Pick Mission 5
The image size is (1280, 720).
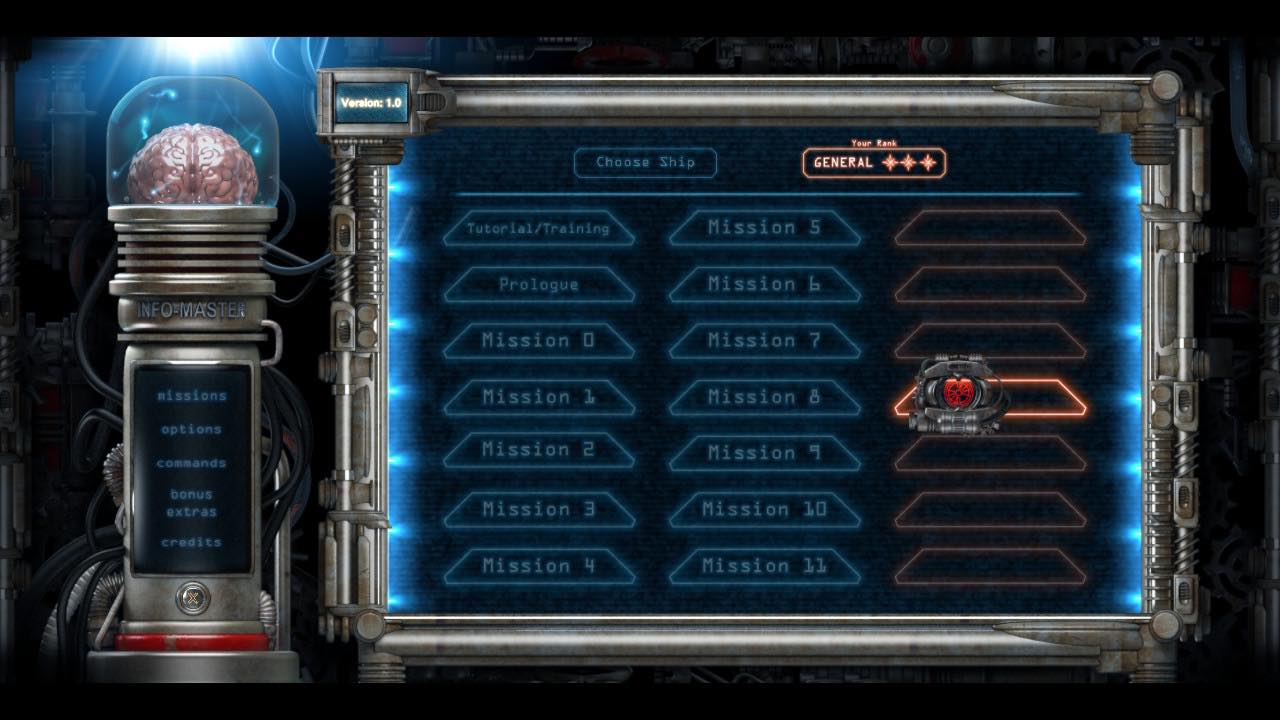click(764, 228)
